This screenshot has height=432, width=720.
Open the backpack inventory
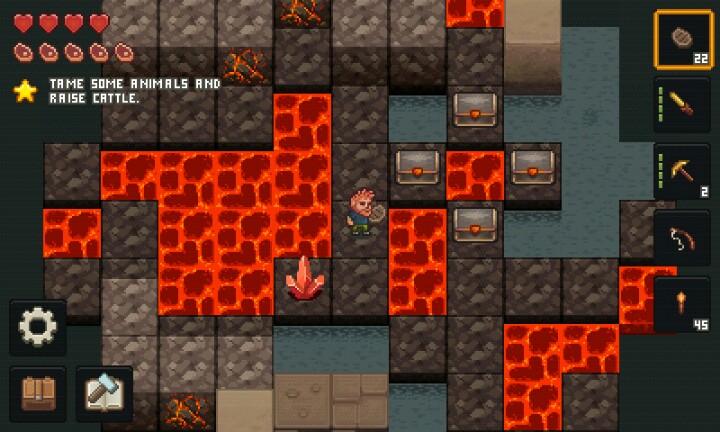(x=39, y=391)
